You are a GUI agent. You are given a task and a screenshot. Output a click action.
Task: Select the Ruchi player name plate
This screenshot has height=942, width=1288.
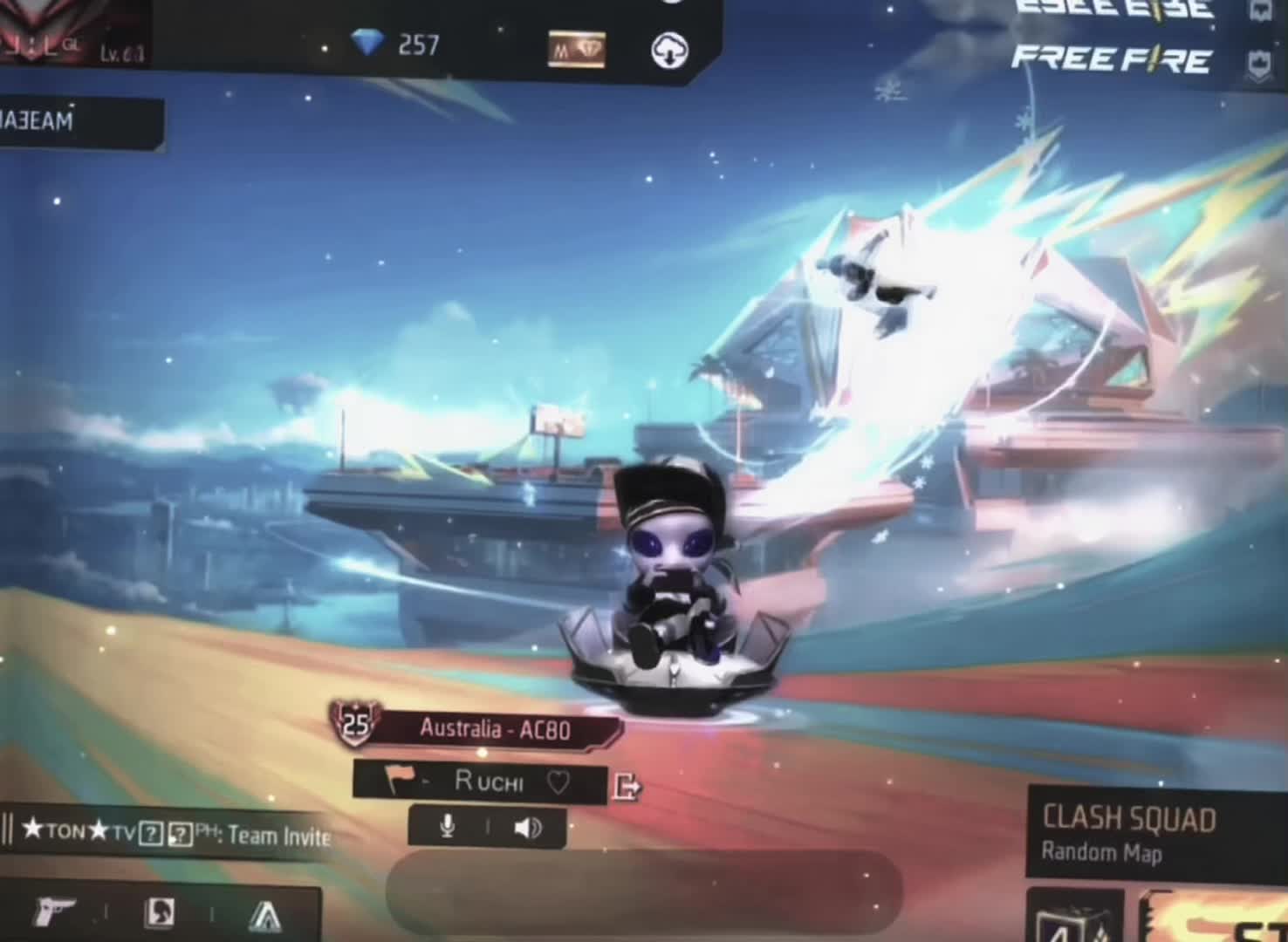click(x=487, y=782)
